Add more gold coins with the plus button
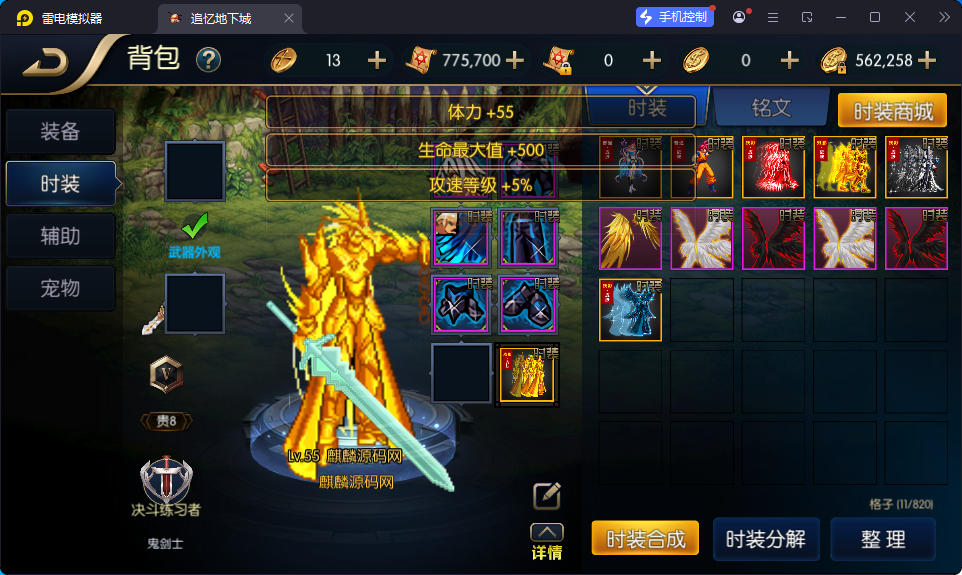 click(x=926, y=60)
